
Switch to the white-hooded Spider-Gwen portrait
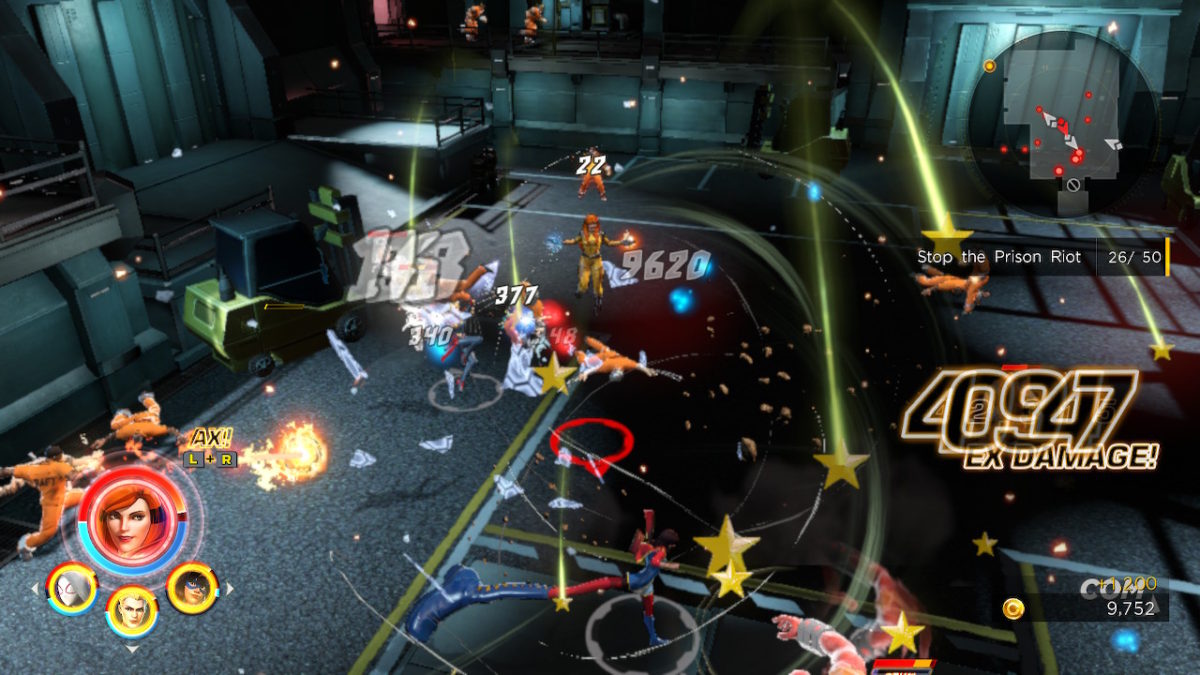72,588
